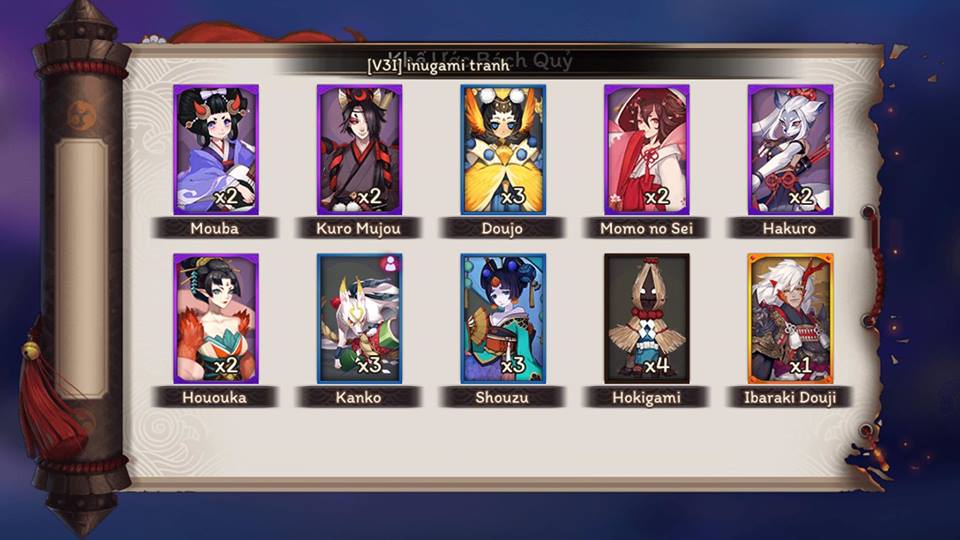
Task: Select the Momo no Sei card
Action: pos(646,150)
